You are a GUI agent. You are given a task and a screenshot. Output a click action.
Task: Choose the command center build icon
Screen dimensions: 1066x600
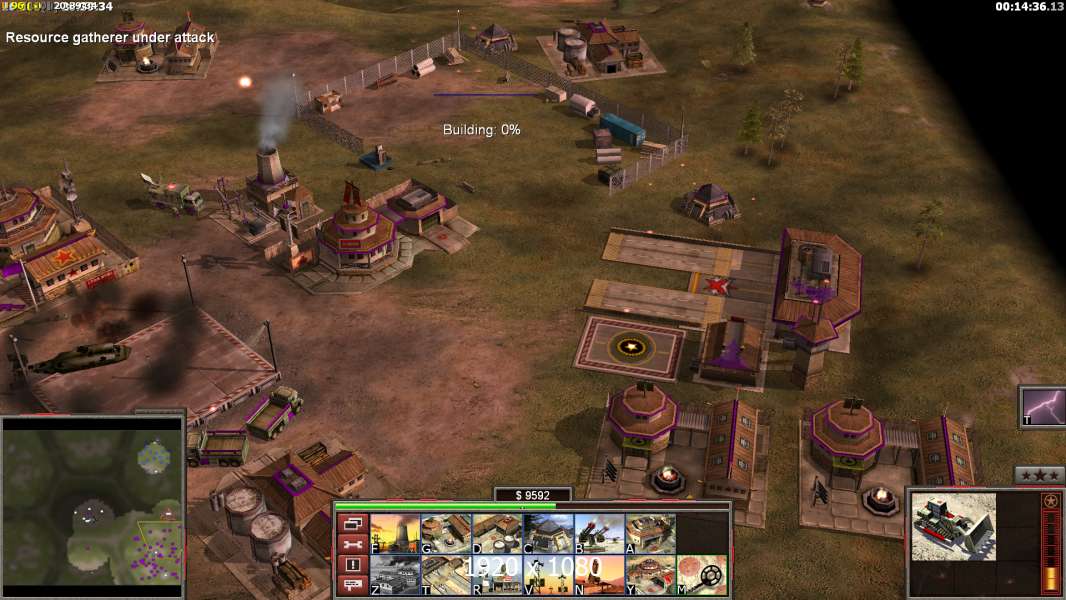[x=650, y=575]
